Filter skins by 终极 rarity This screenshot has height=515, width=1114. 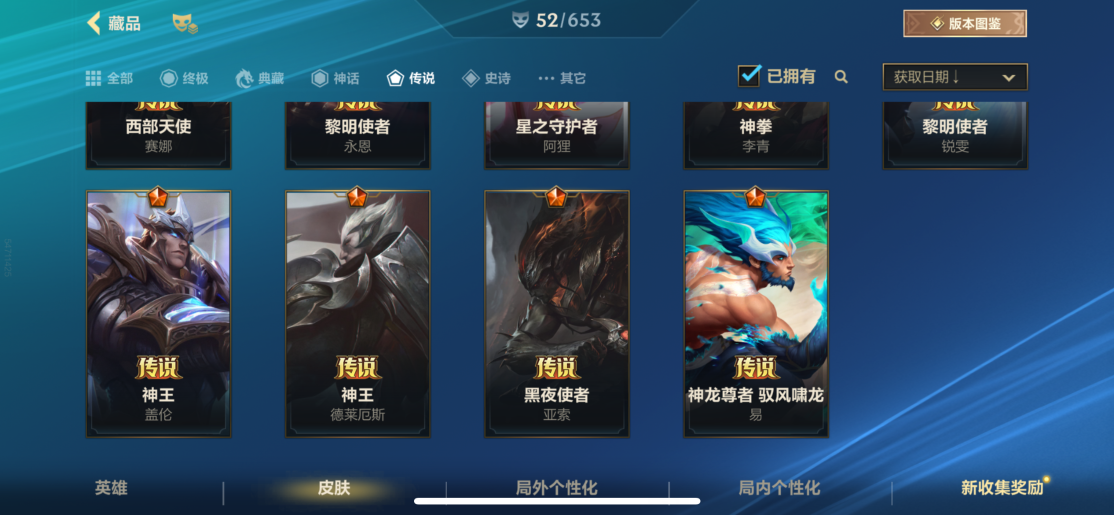click(184, 78)
